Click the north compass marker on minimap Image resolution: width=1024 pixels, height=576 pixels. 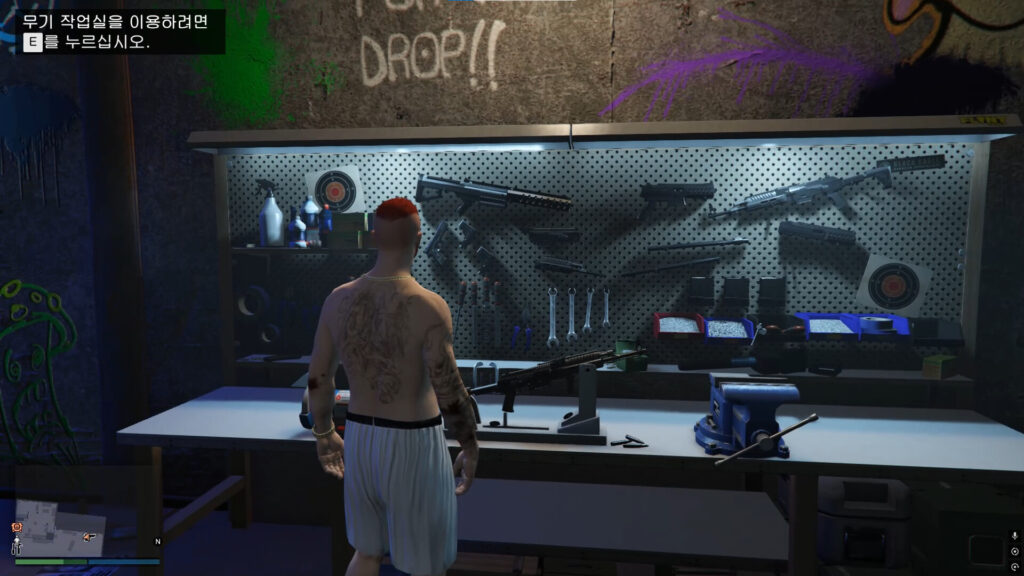coord(157,541)
